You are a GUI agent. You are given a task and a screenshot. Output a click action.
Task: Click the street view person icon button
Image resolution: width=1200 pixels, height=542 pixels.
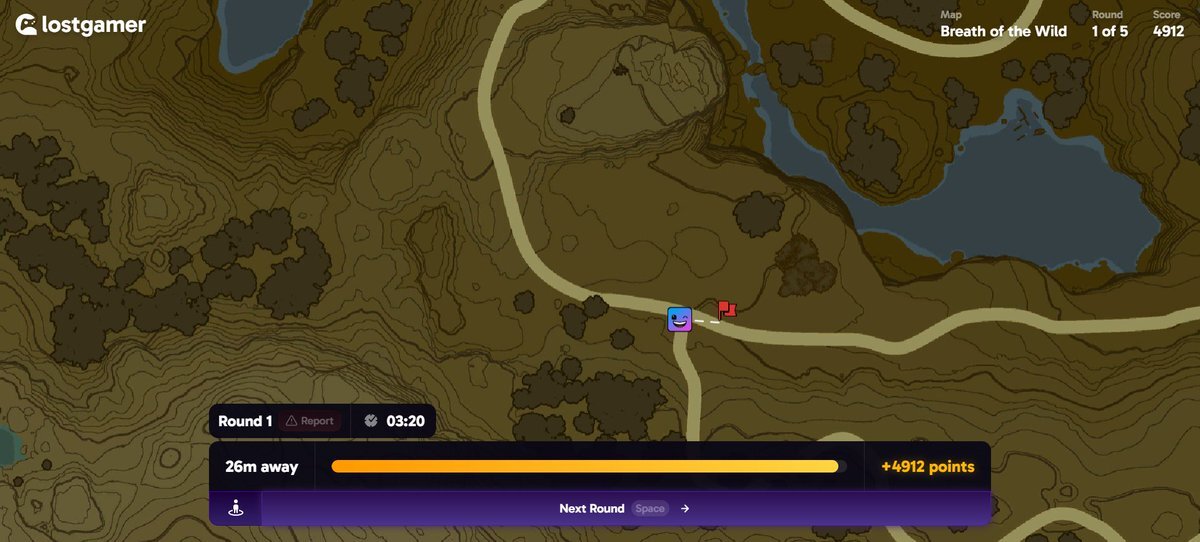coord(236,508)
